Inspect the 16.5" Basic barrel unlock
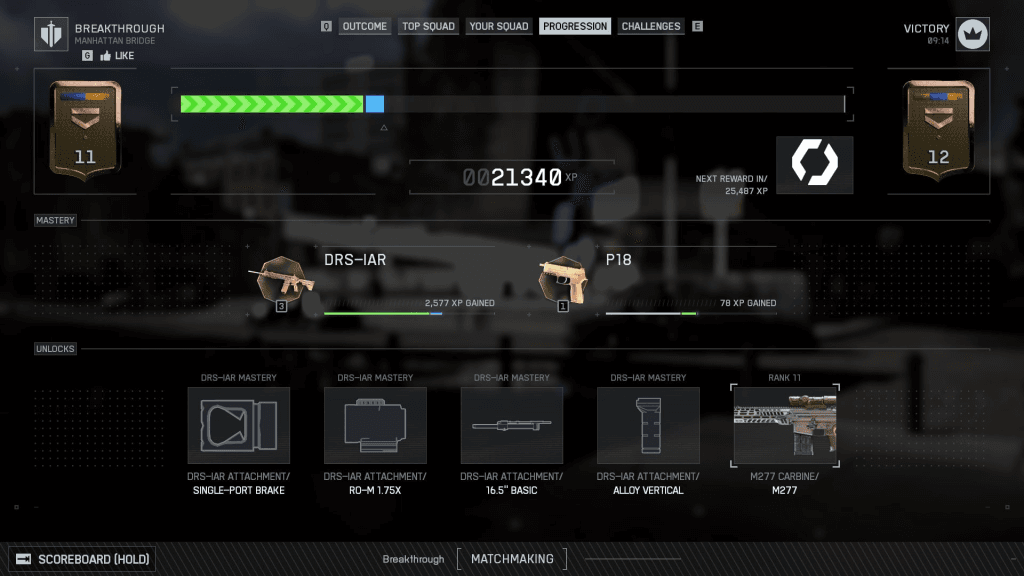The height and width of the screenshot is (576, 1024). [511, 426]
